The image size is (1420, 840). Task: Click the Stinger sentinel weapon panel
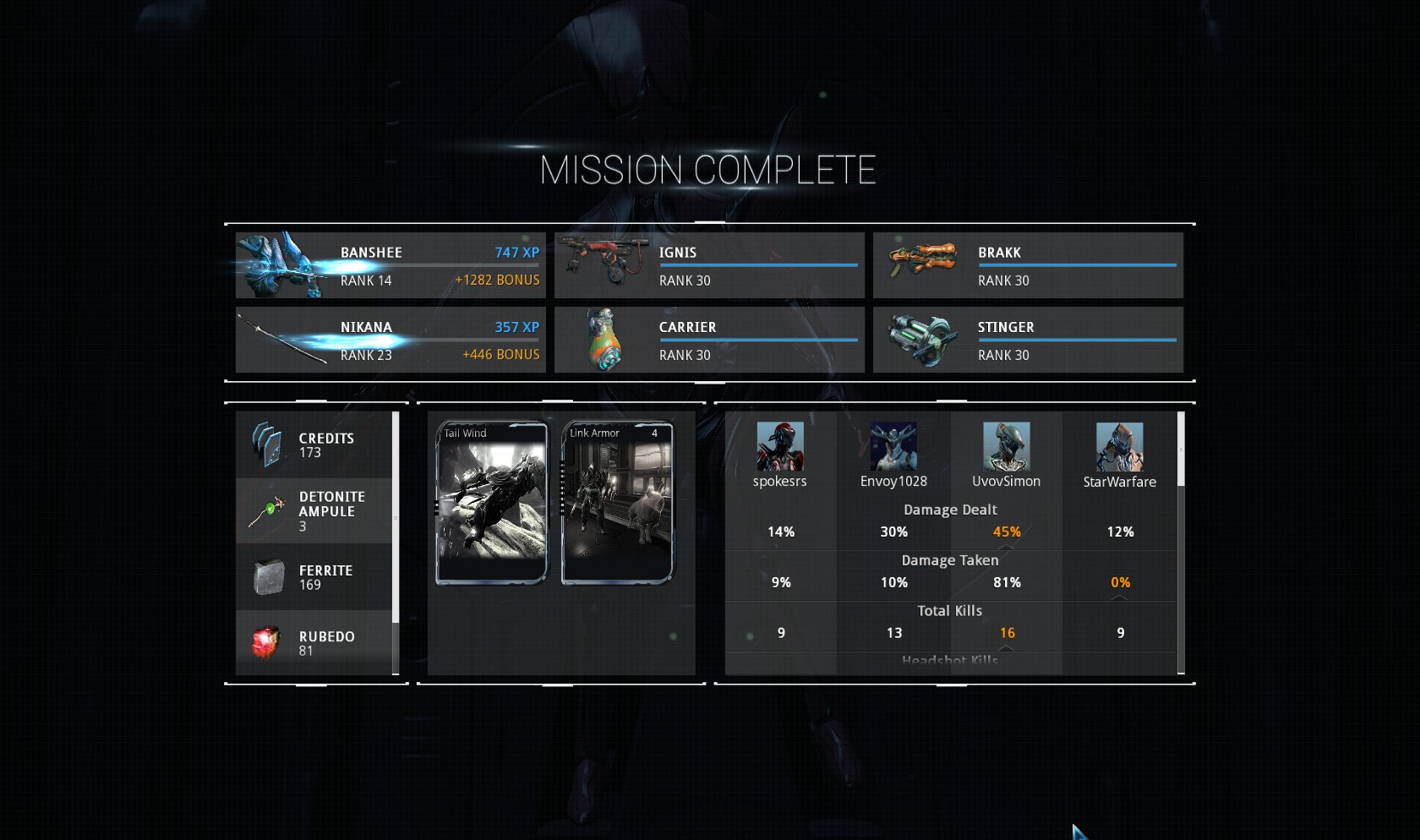1028,340
